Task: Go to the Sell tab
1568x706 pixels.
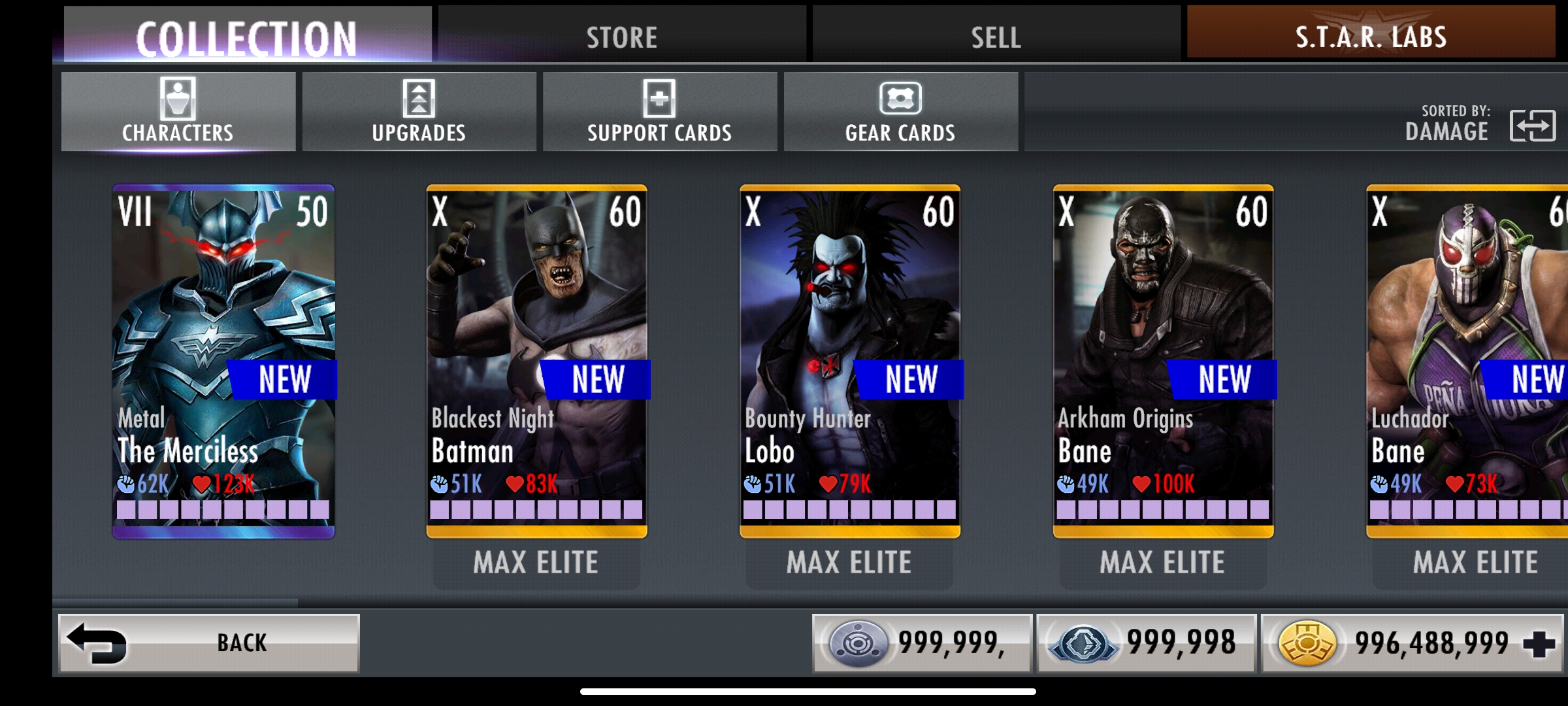Action: [x=996, y=37]
